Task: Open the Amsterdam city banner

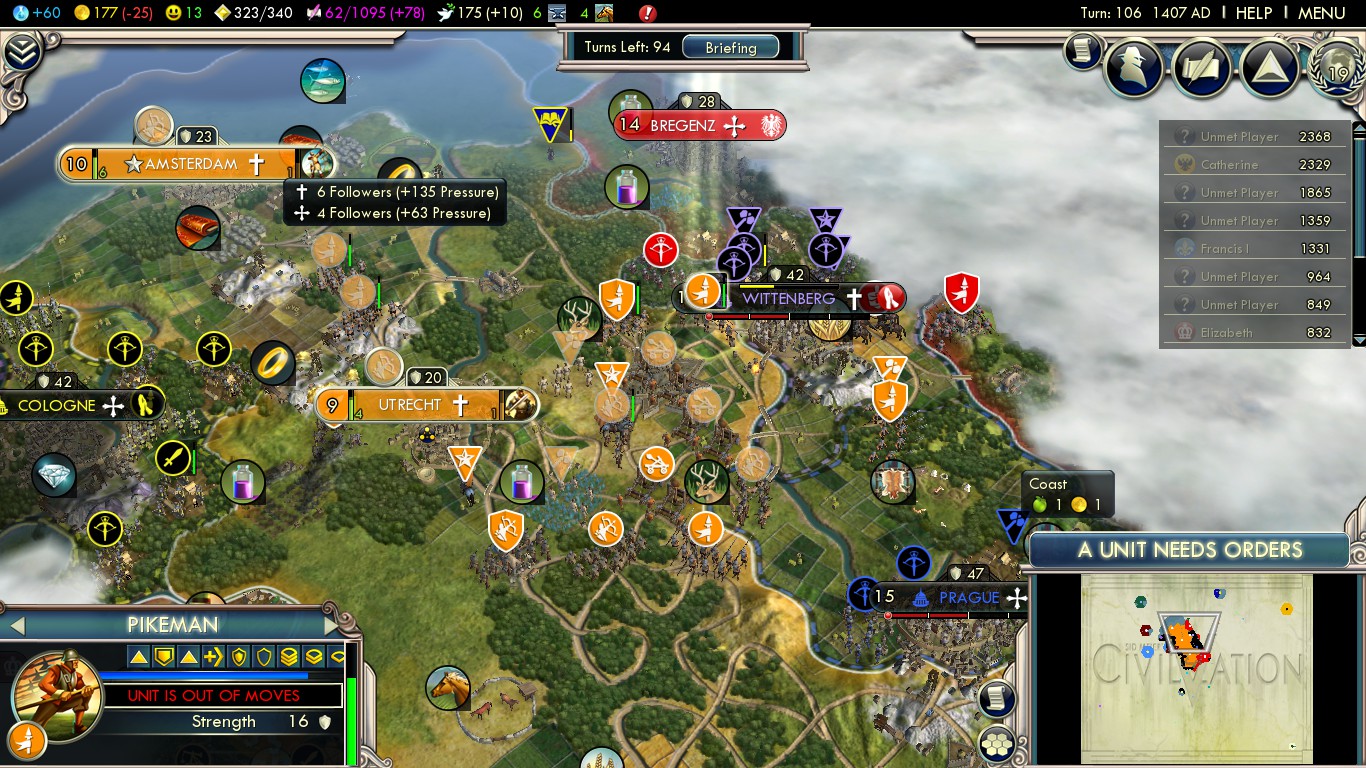Action: [x=190, y=164]
